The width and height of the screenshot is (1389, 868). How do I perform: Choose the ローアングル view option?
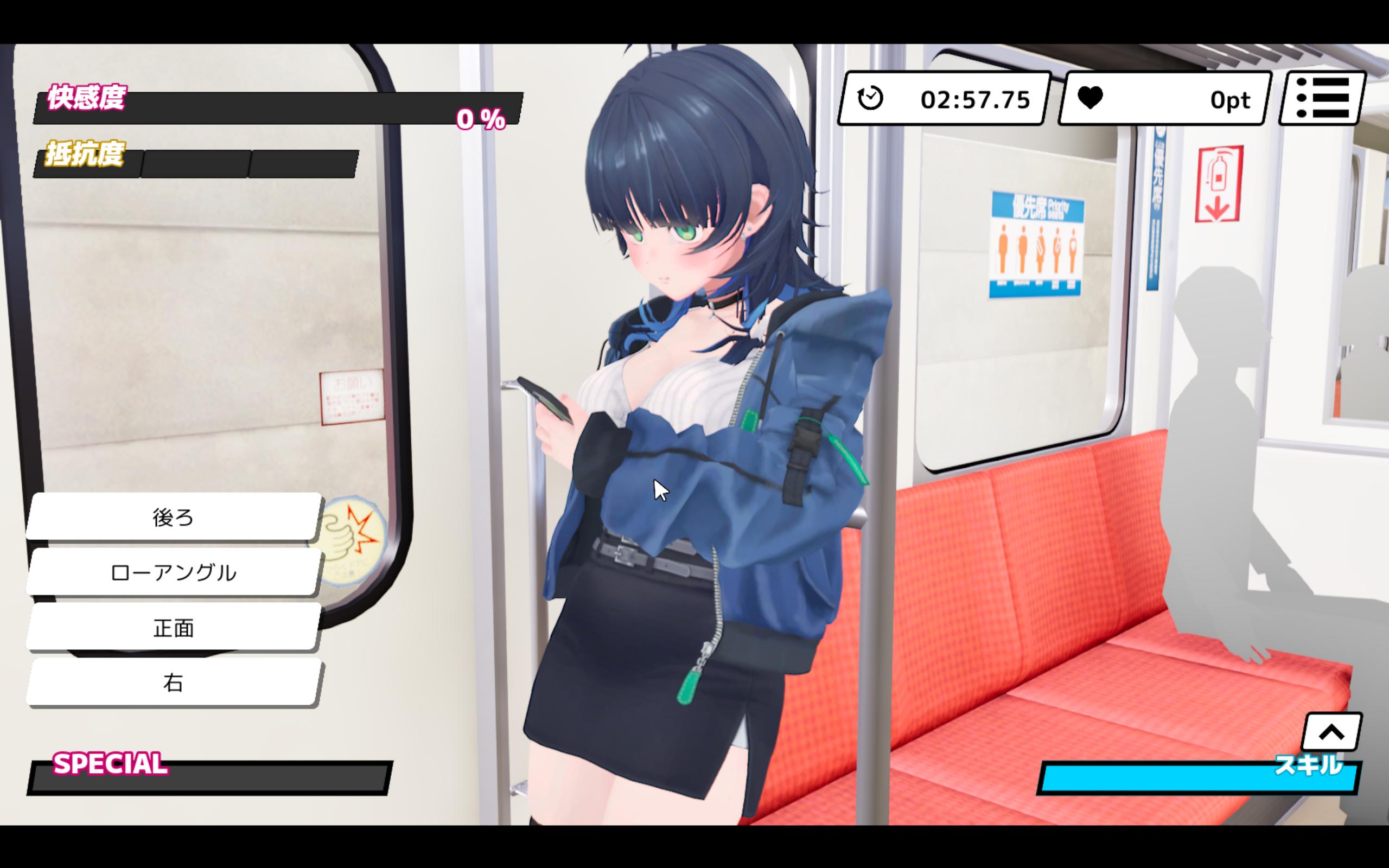(x=173, y=572)
